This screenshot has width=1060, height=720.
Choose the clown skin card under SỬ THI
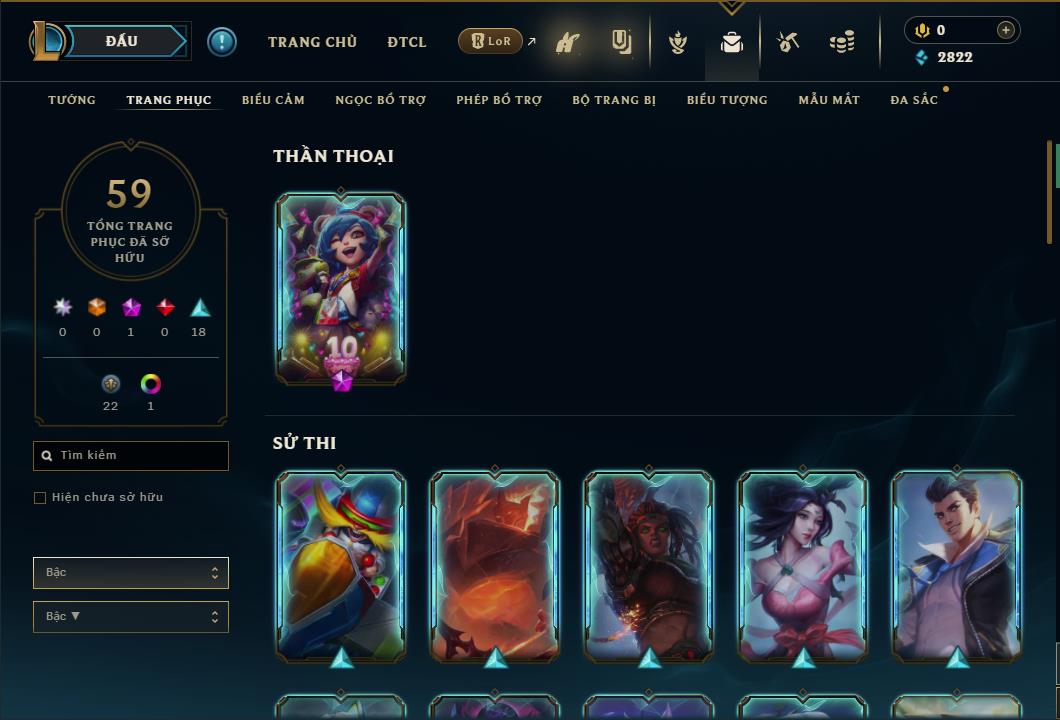[x=341, y=565]
